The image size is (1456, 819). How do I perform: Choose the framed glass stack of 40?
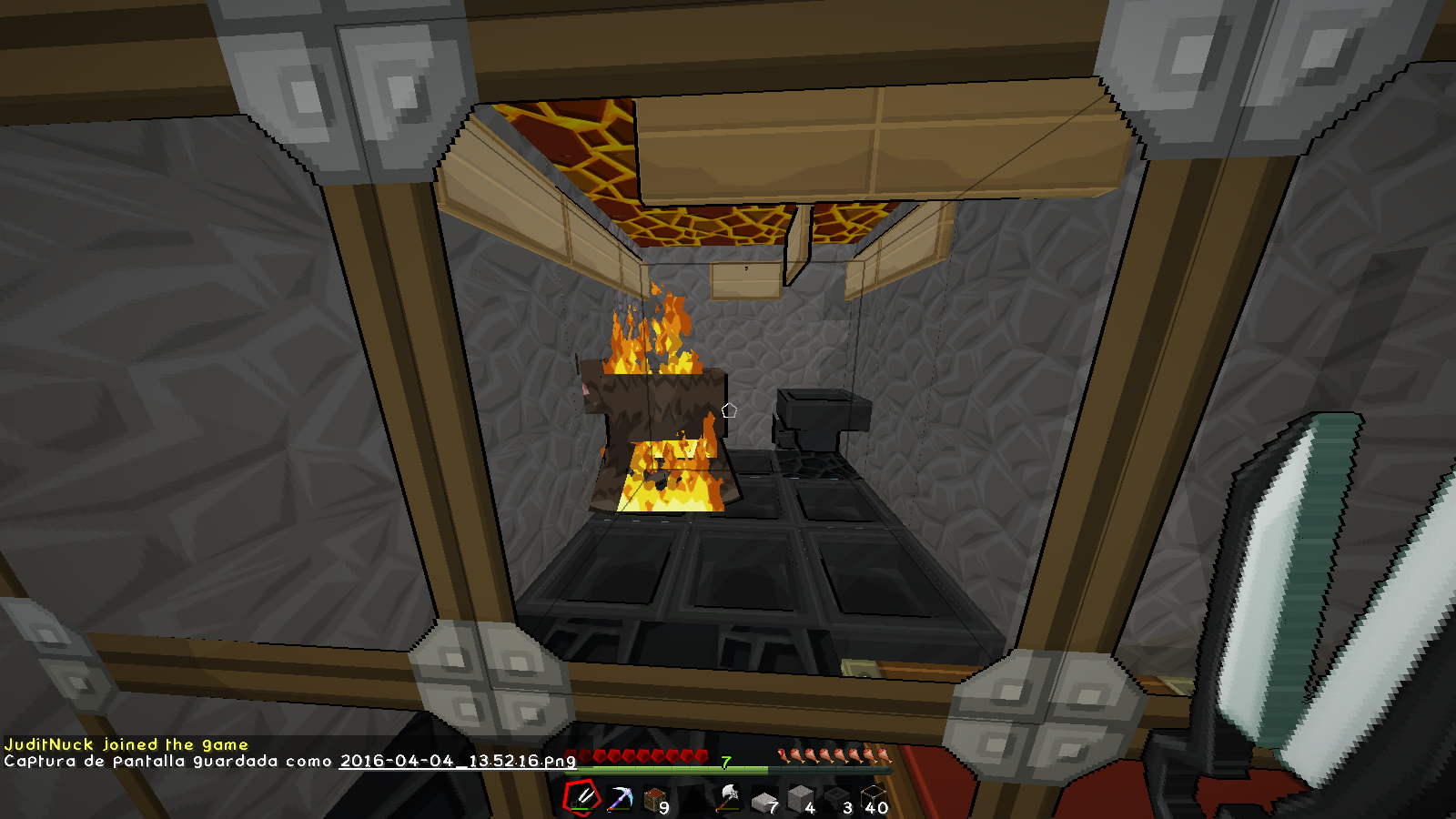(x=875, y=800)
